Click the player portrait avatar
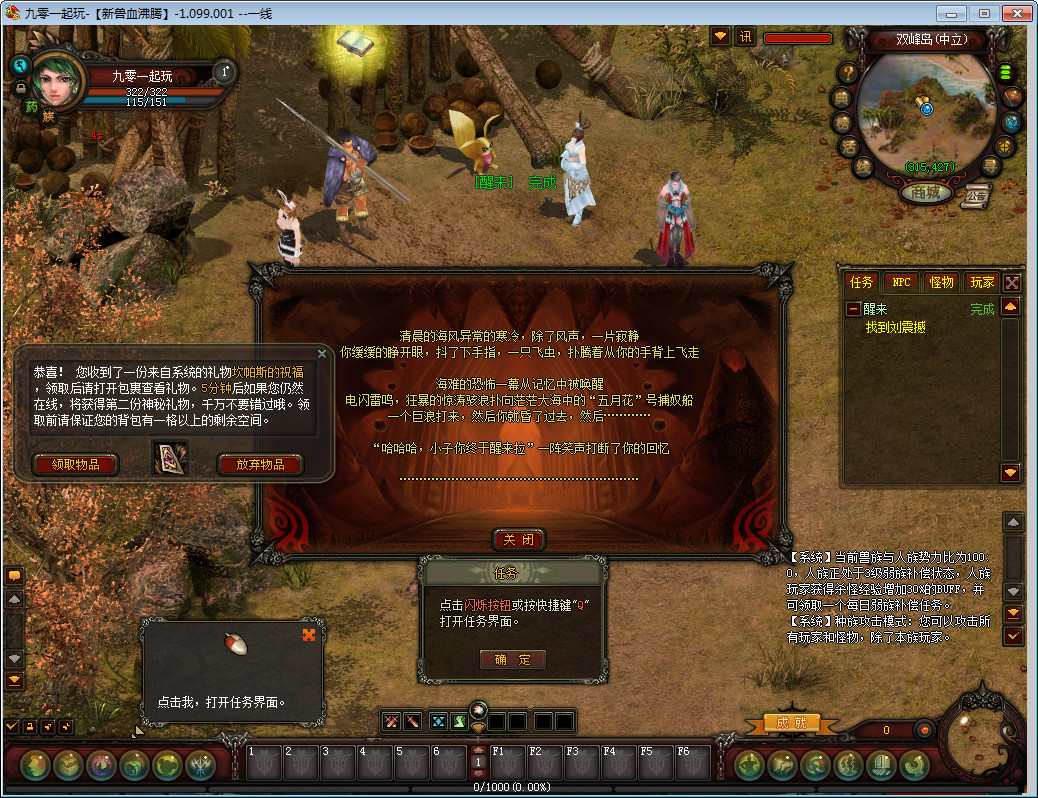 pos(59,79)
